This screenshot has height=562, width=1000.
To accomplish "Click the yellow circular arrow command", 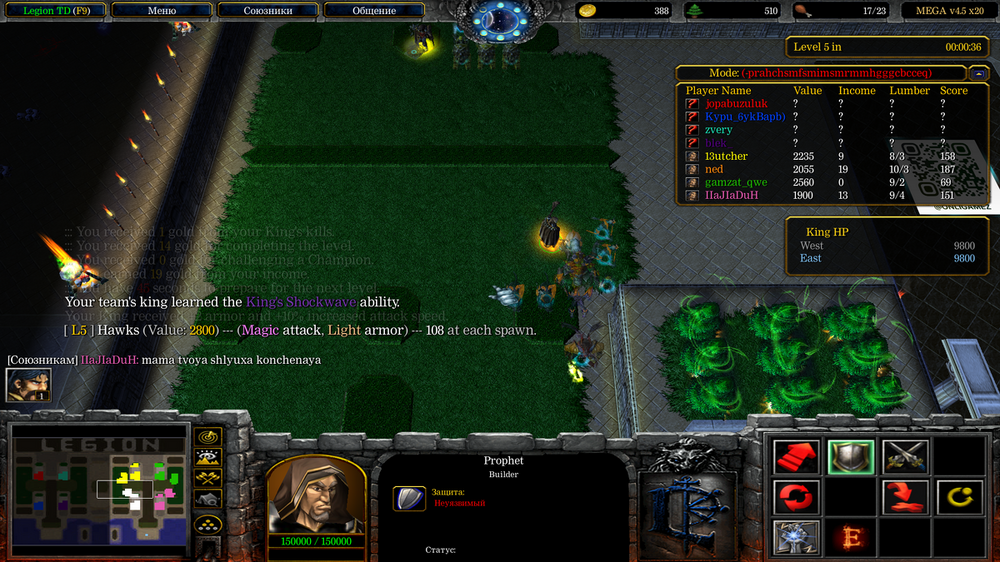I will (959, 497).
